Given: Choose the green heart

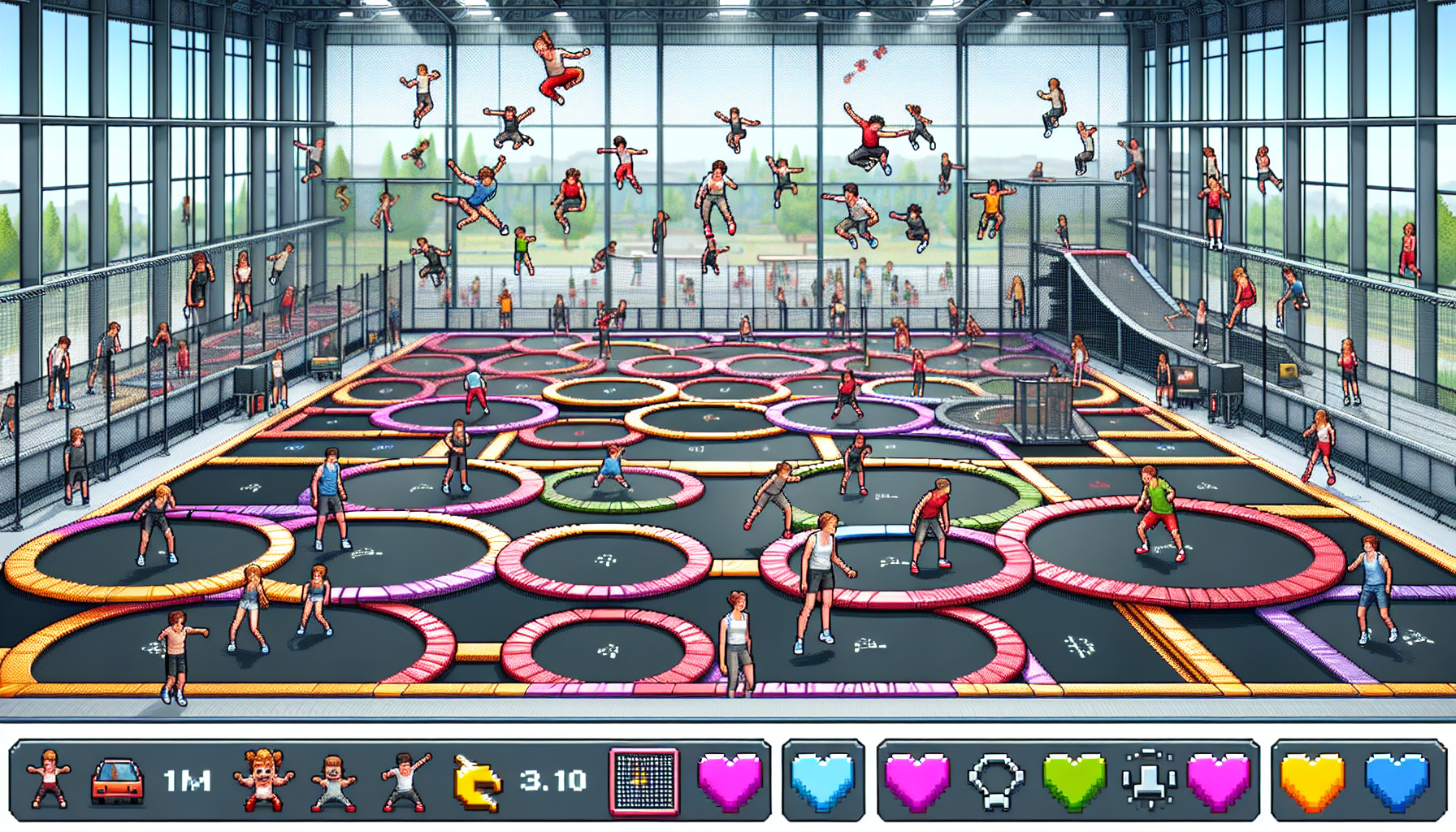Looking at the screenshot, I should [x=1074, y=782].
